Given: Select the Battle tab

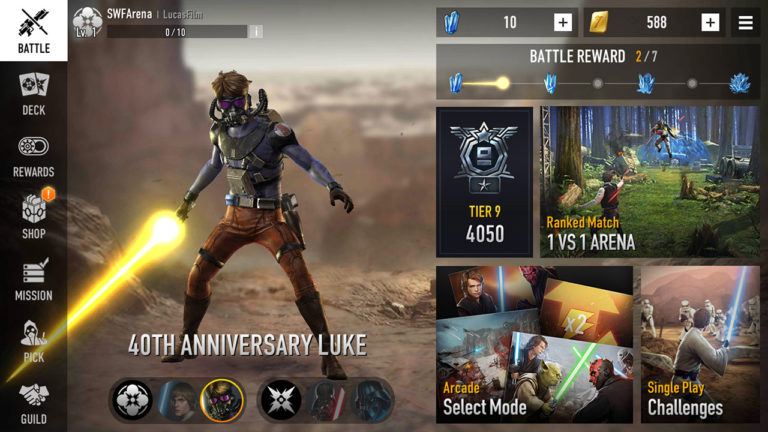Looking at the screenshot, I should pos(34,31).
